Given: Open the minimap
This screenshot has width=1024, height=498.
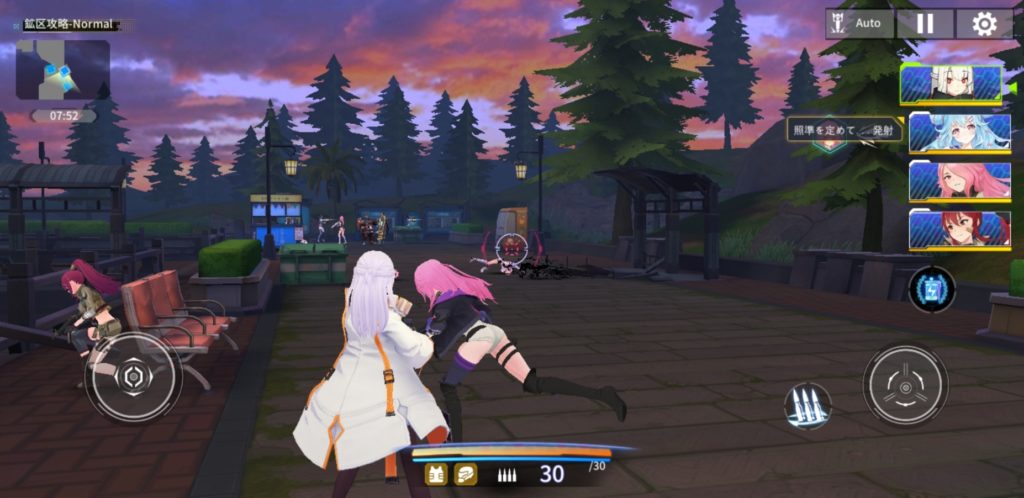Looking at the screenshot, I should tap(62, 69).
